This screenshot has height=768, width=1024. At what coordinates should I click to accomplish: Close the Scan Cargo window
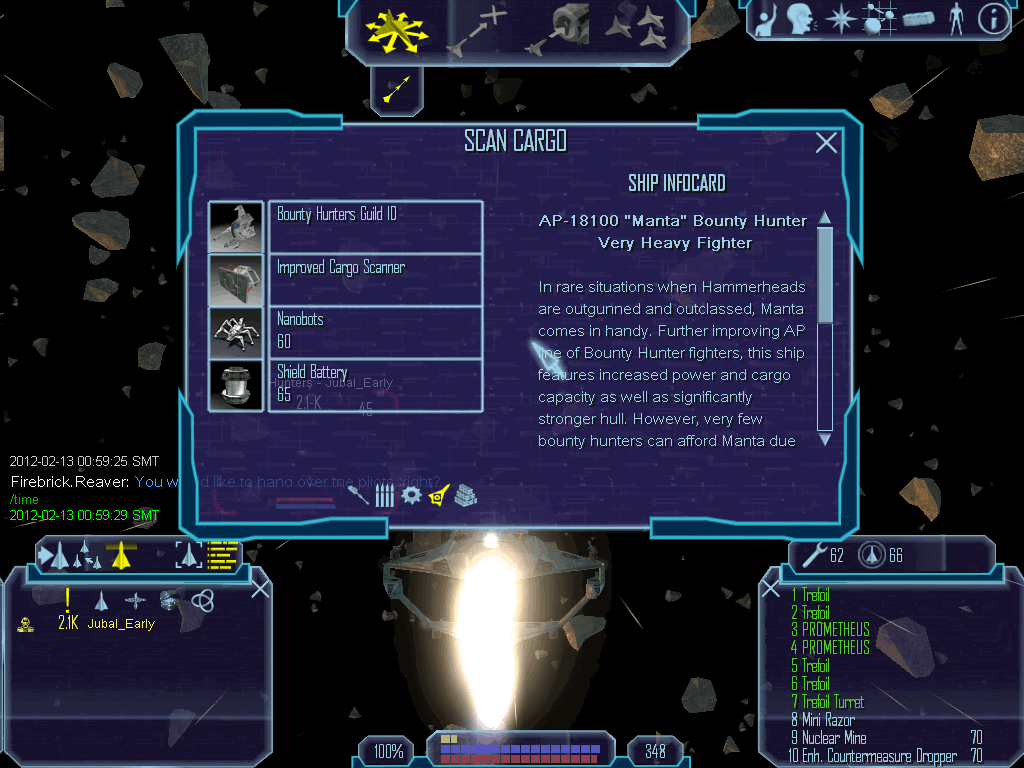pyautogui.click(x=826, y=143)
